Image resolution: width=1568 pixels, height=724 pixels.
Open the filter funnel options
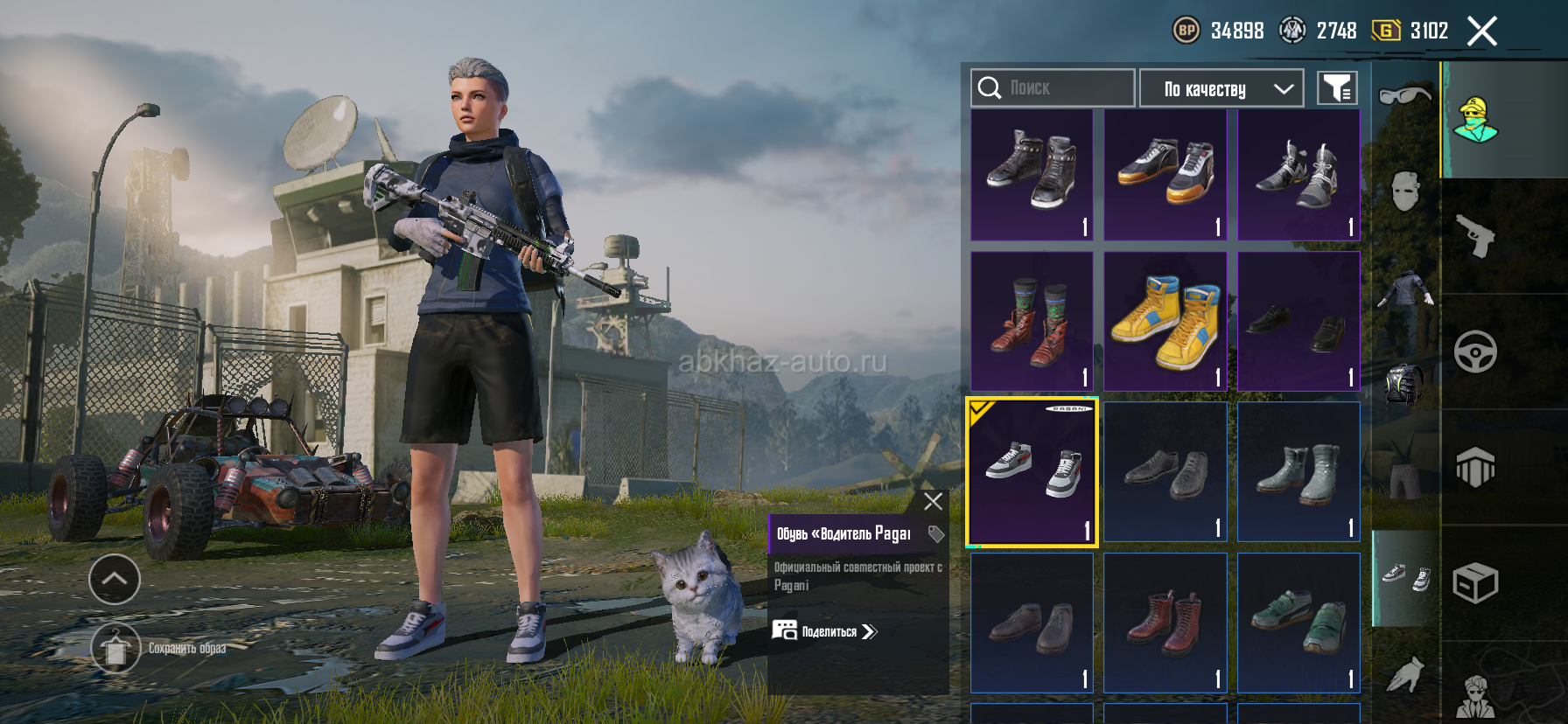[1337, 88]
